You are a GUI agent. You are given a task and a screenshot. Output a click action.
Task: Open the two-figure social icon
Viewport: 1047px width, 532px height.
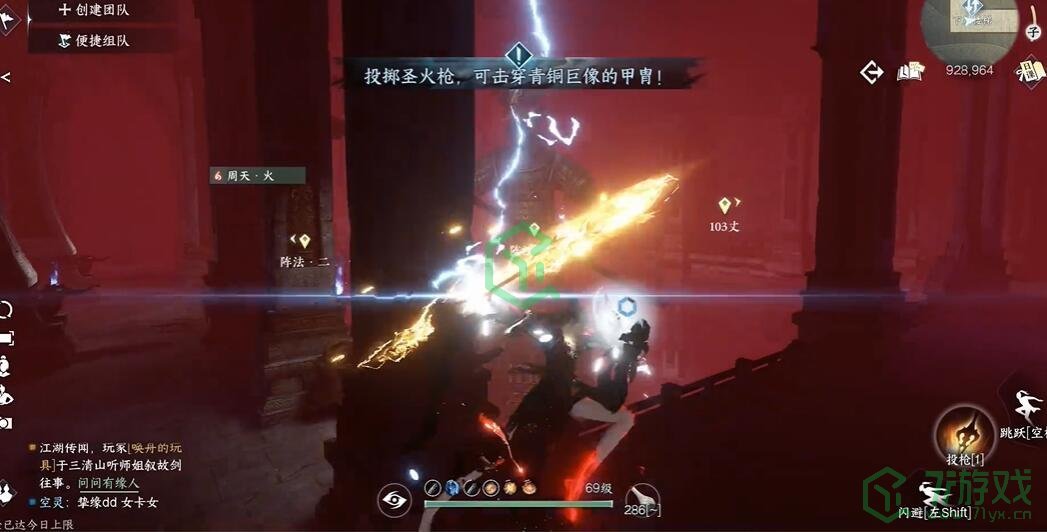[6, 395]
